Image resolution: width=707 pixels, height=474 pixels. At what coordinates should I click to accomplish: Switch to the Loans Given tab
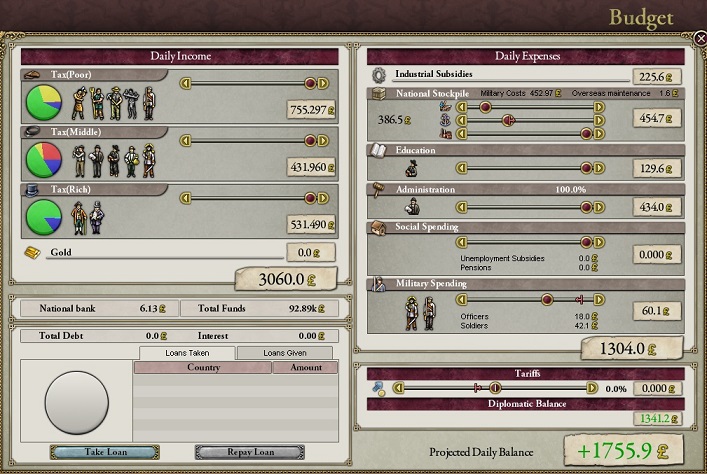284,353
